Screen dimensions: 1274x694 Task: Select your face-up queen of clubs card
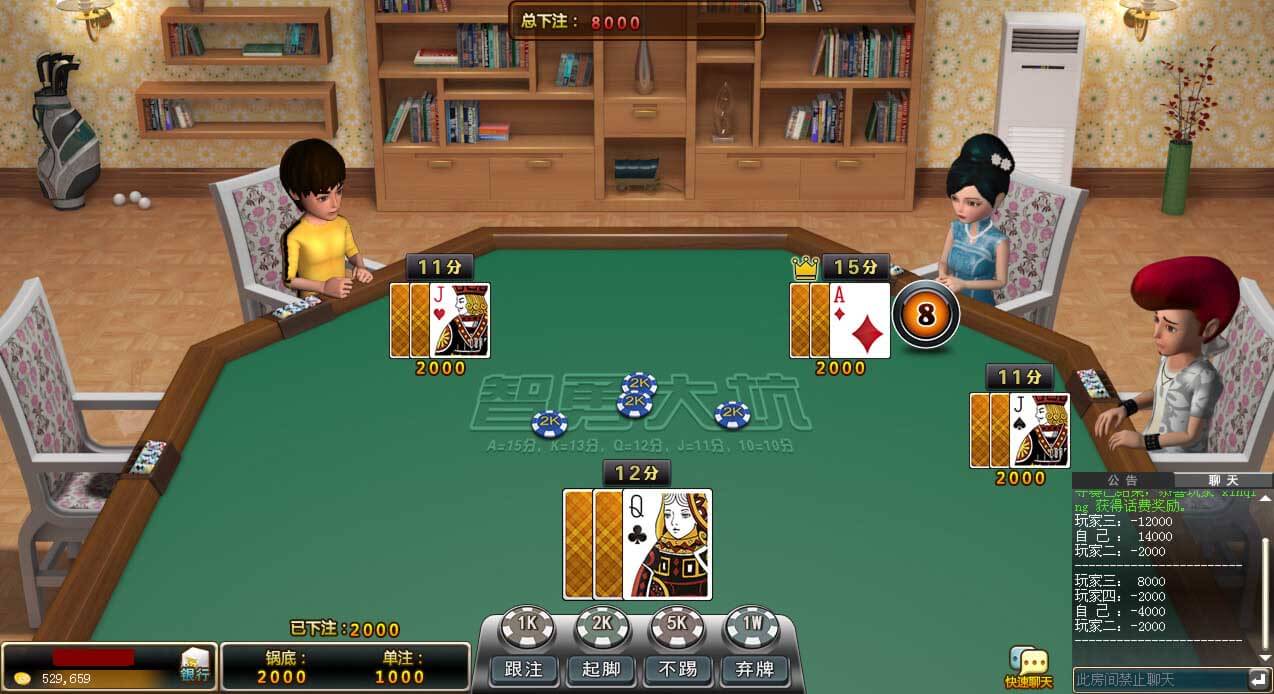click(x=666, y=543)
